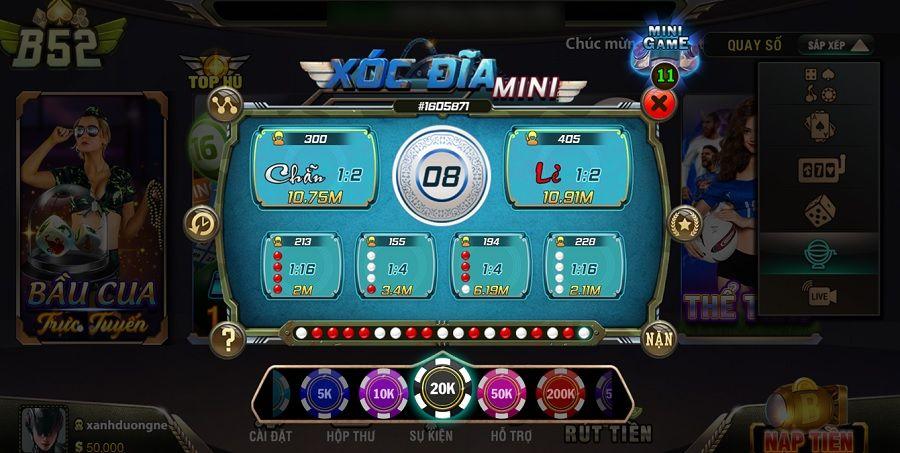Open the help question mark button
This screenshot has height=453, width=900.
[x=229, y=339]
